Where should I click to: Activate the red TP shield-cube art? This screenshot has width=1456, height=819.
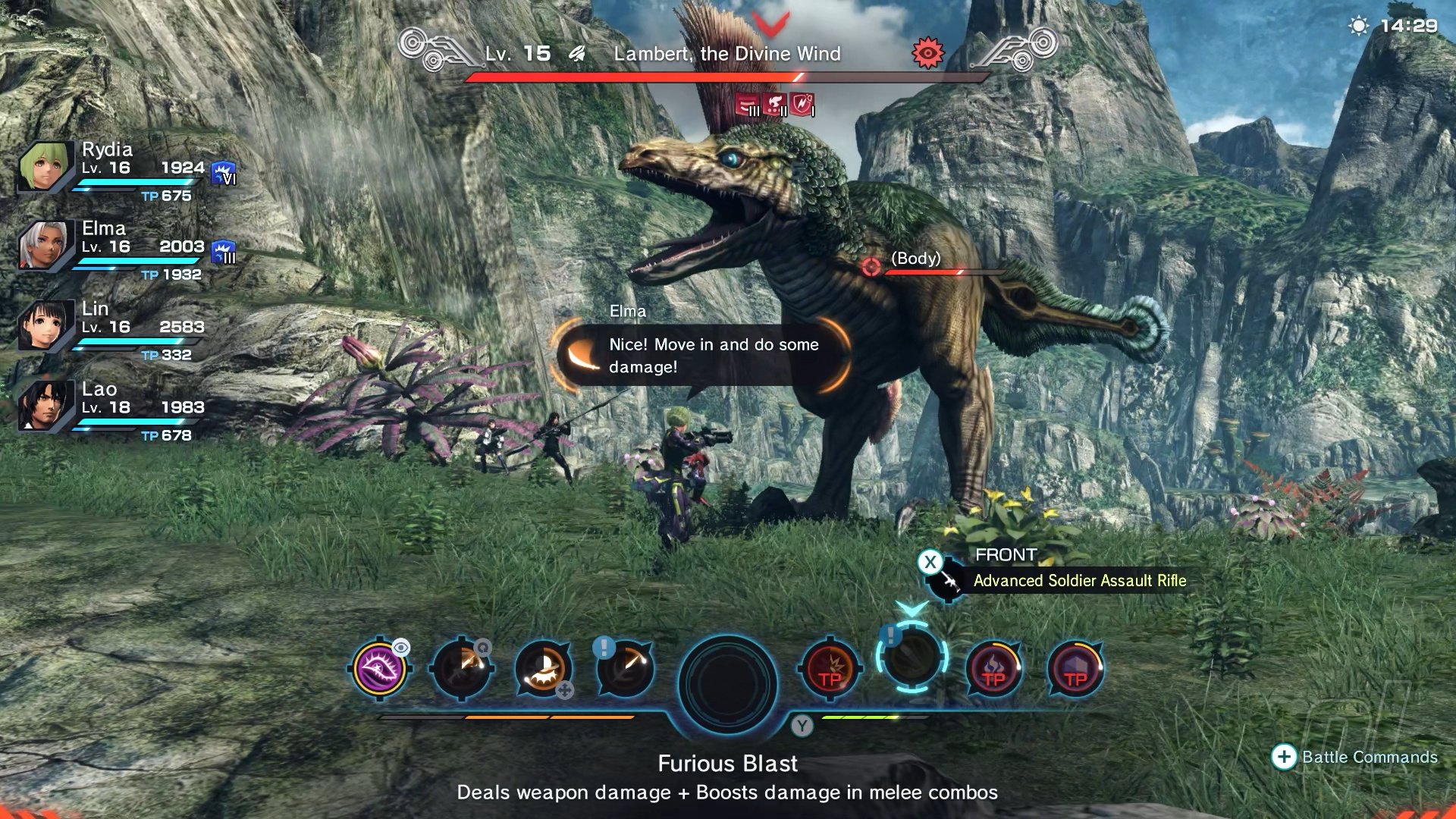[x=1075, y=669]
